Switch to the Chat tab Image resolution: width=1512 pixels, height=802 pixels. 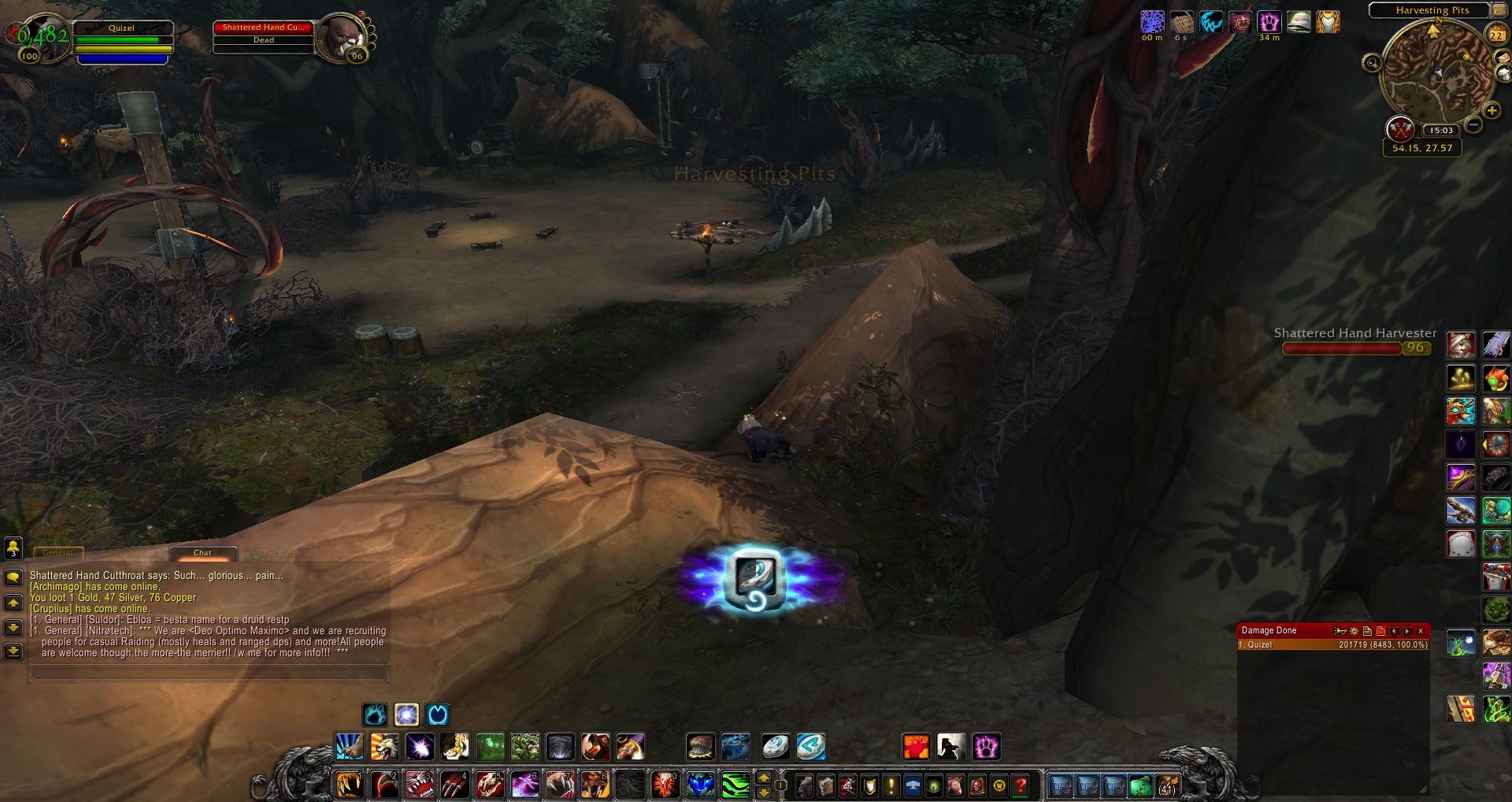(x=202, y=553)
